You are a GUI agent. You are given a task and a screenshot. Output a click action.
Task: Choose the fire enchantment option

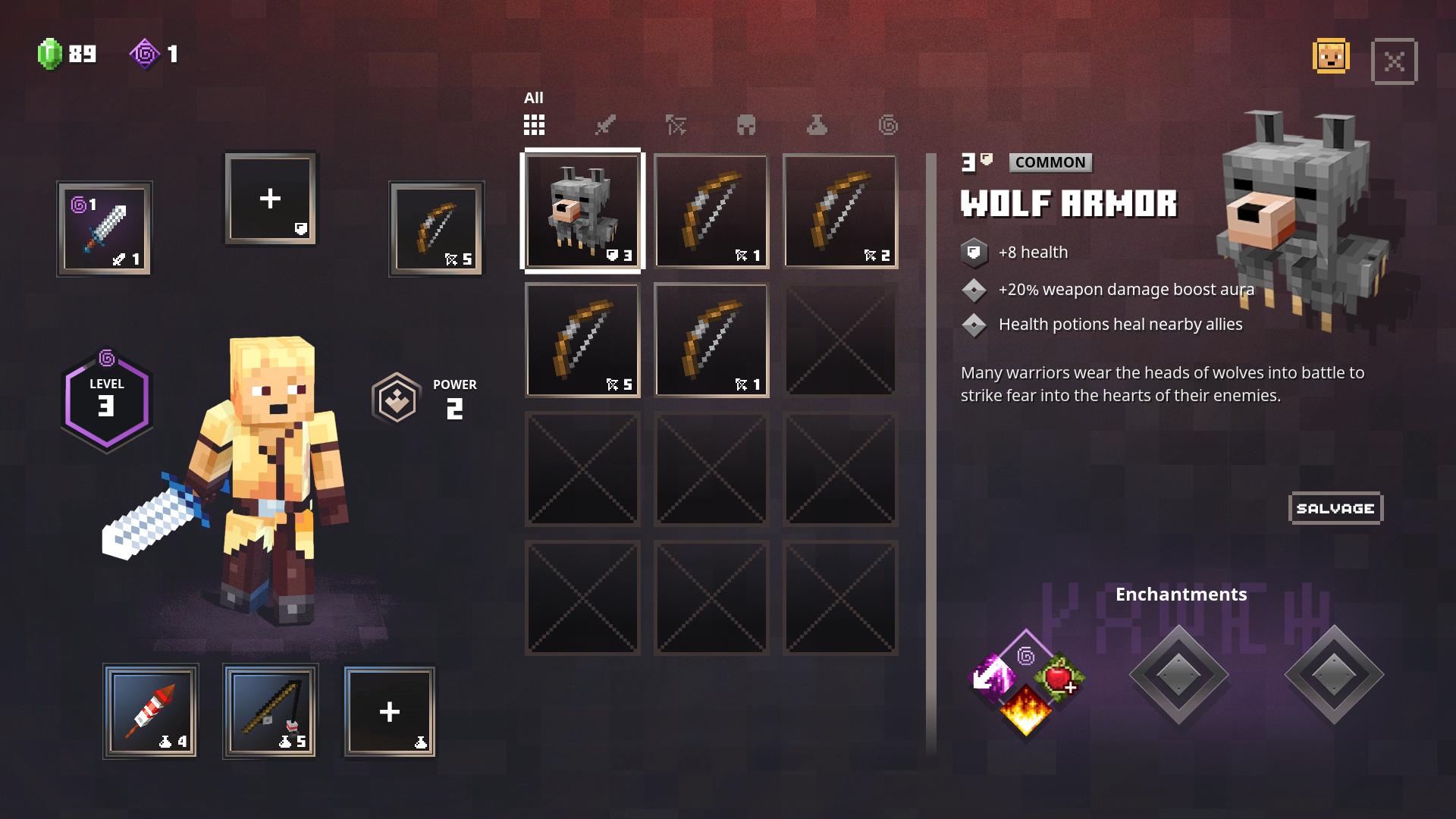pyautogui.click(x=1025, y=711)
